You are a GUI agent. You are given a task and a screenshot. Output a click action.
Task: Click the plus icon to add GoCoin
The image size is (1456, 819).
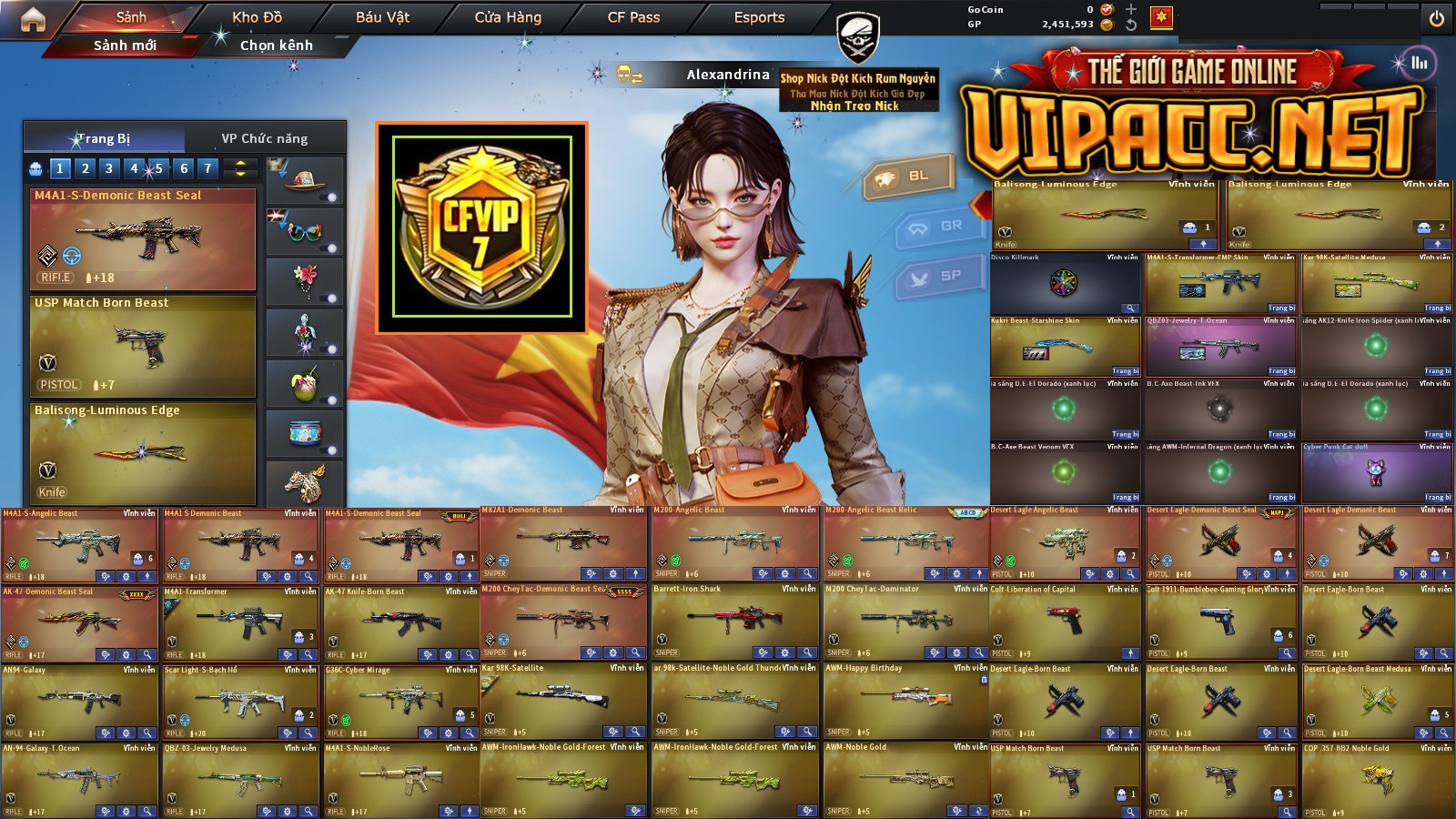(x=1131, y=9)
